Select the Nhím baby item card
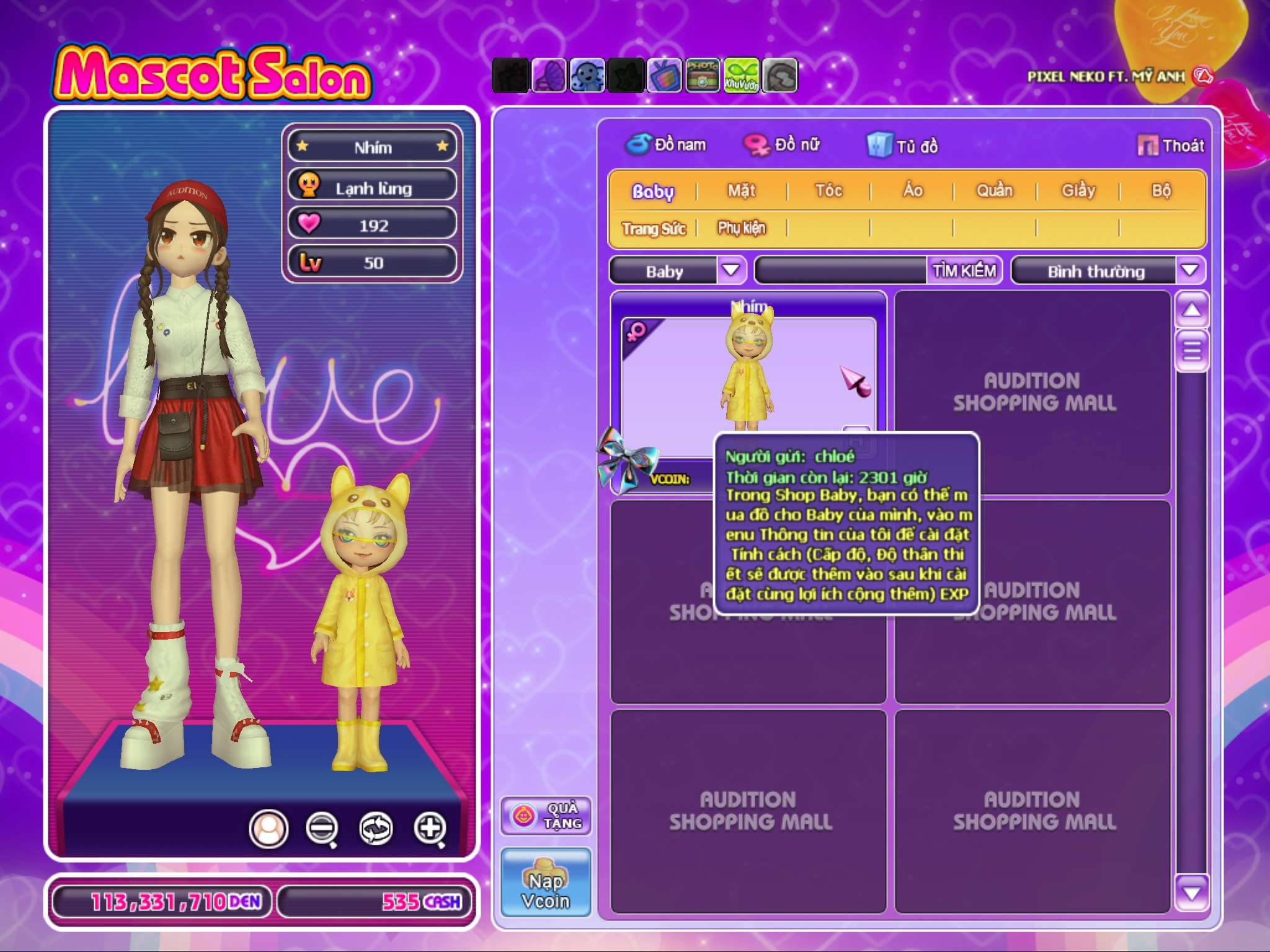 pyautogui.click(x=748, y=372)
